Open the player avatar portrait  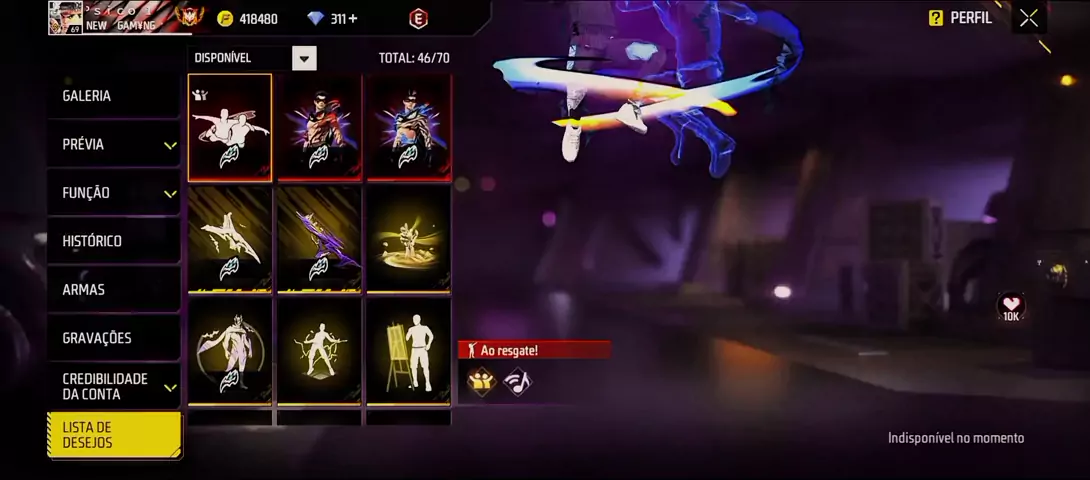tap(65, 18)
